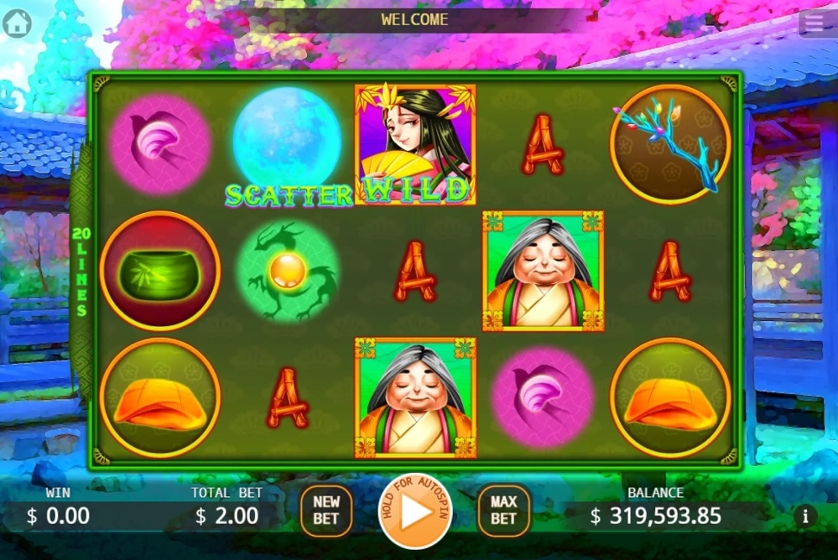838x560 pixels.
Task: Open the game info panel
Action: click(805, 516)
